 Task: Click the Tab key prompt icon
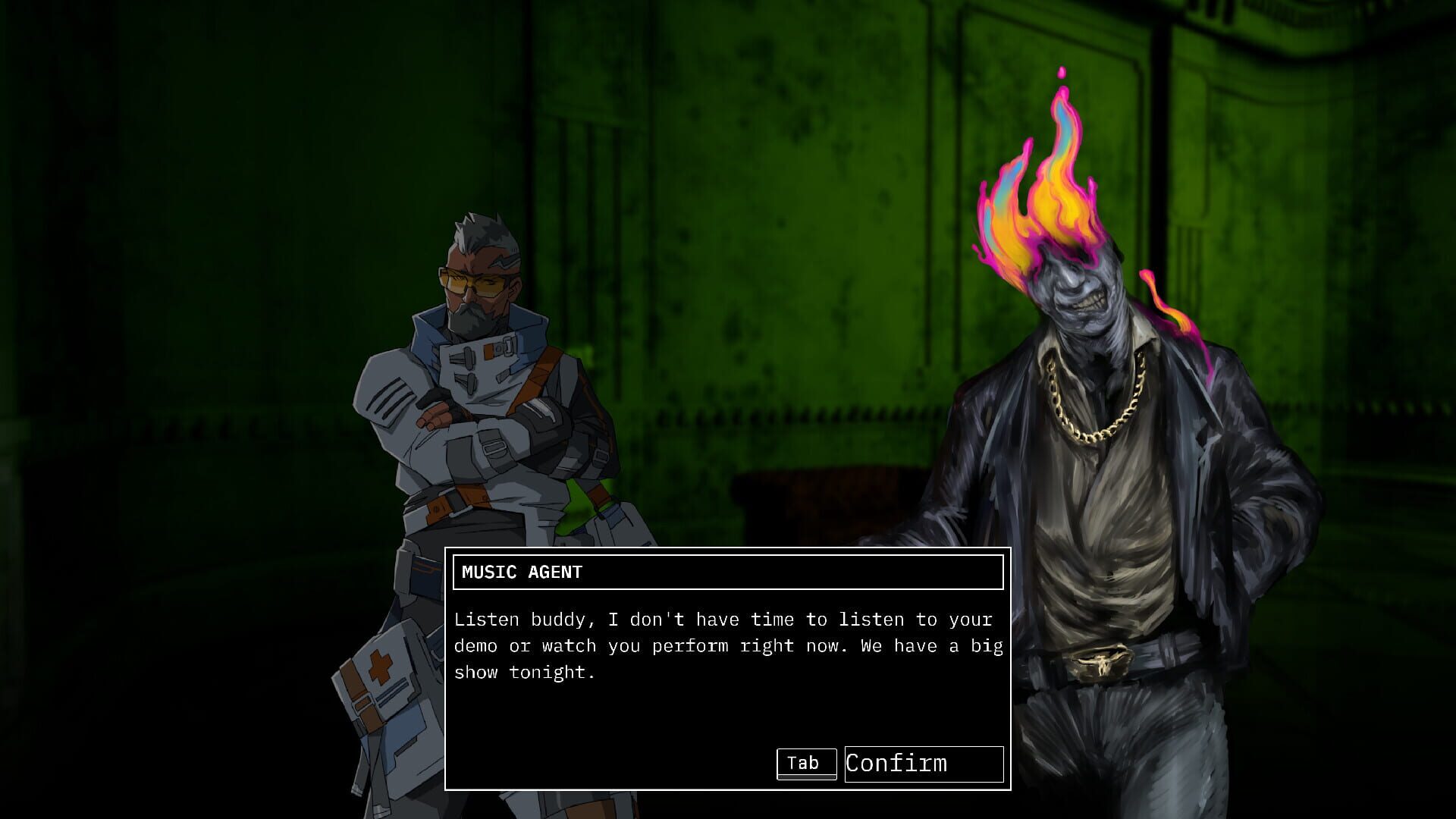(805, 763)
